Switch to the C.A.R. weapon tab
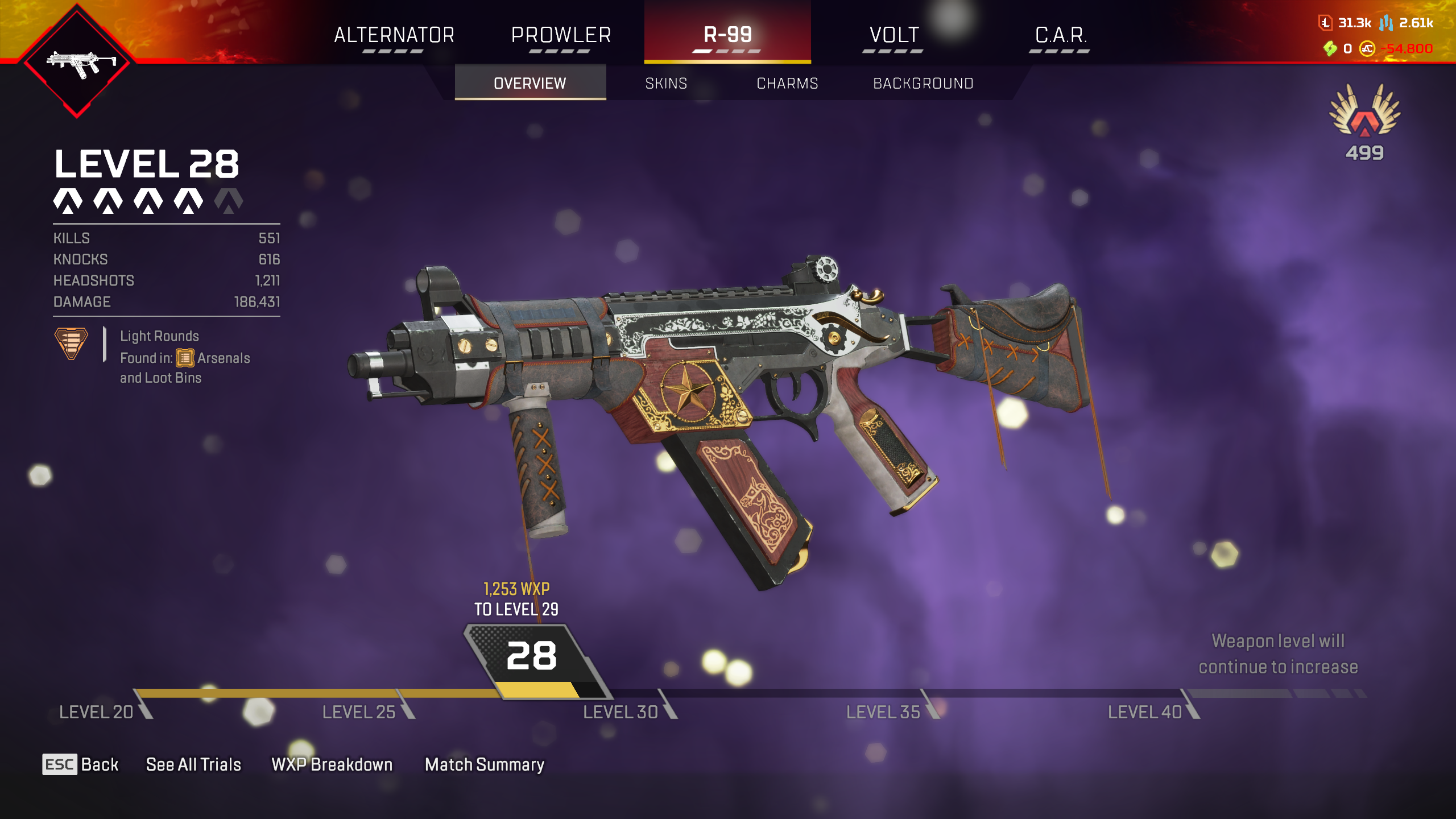This screenshot has width=1456, height=819. point(1061,35)
